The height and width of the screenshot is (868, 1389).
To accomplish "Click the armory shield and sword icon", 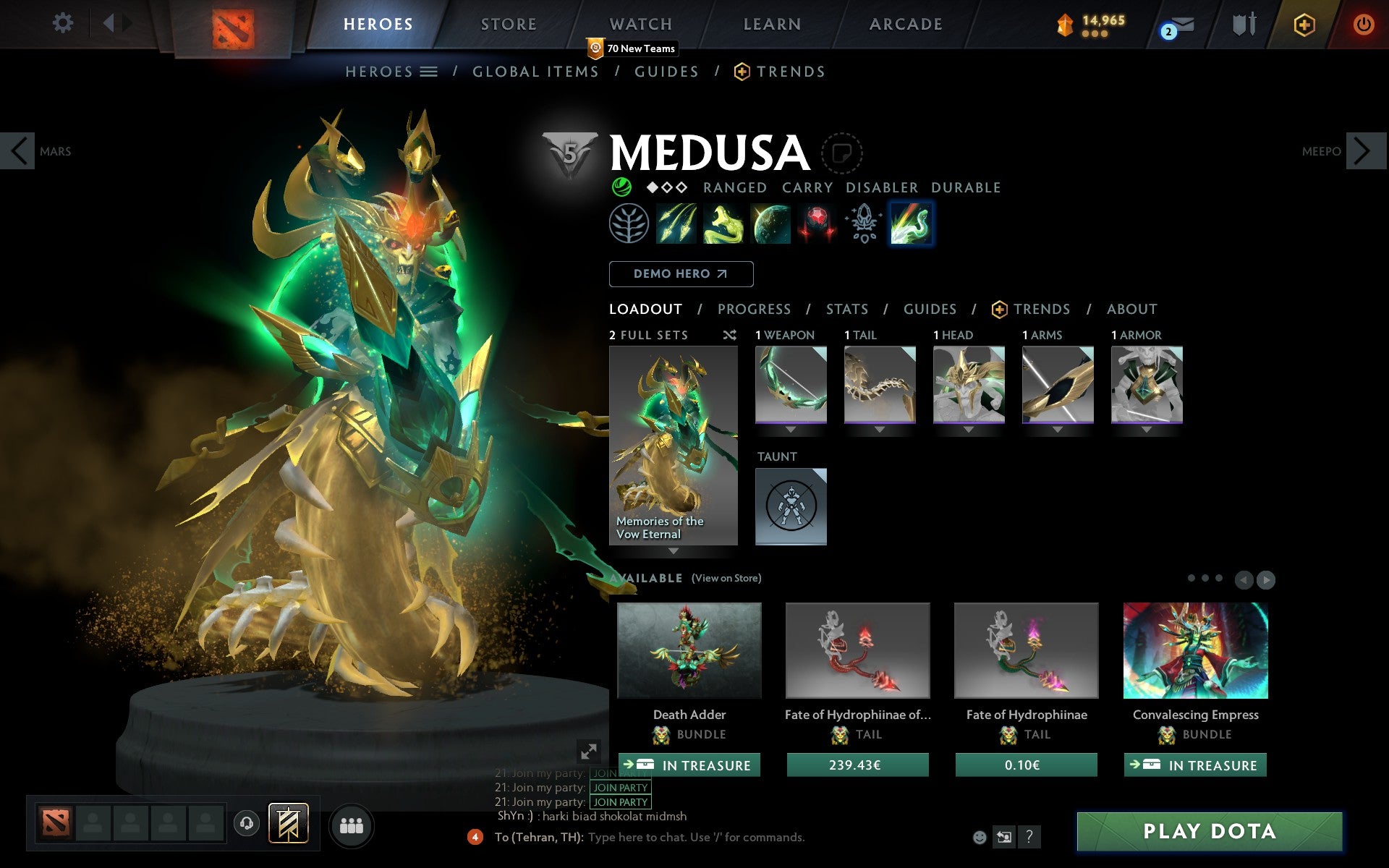I will pyautogui.click(x=1242, y=23).
